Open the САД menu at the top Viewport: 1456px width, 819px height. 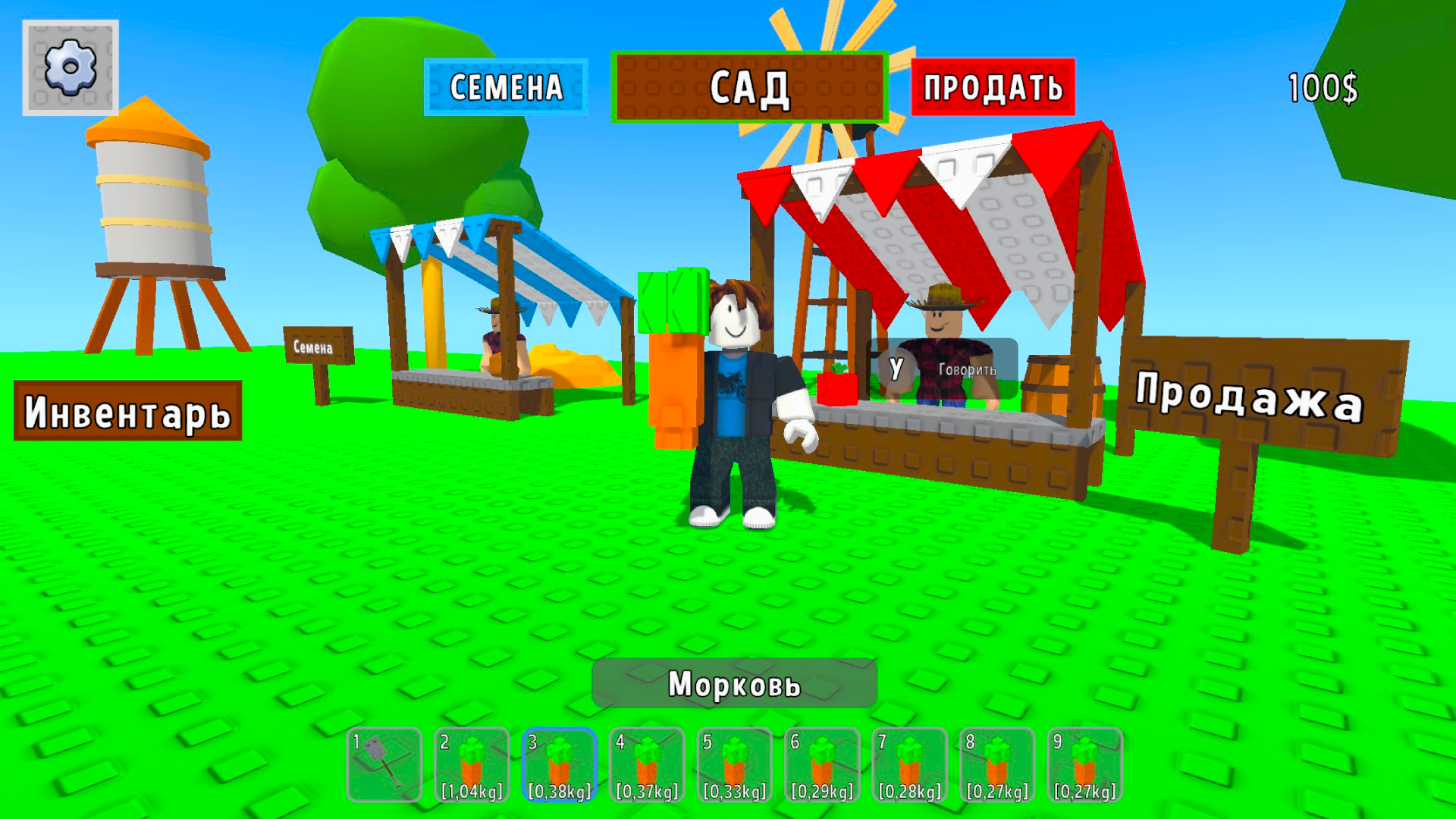[x=749, y=87]
